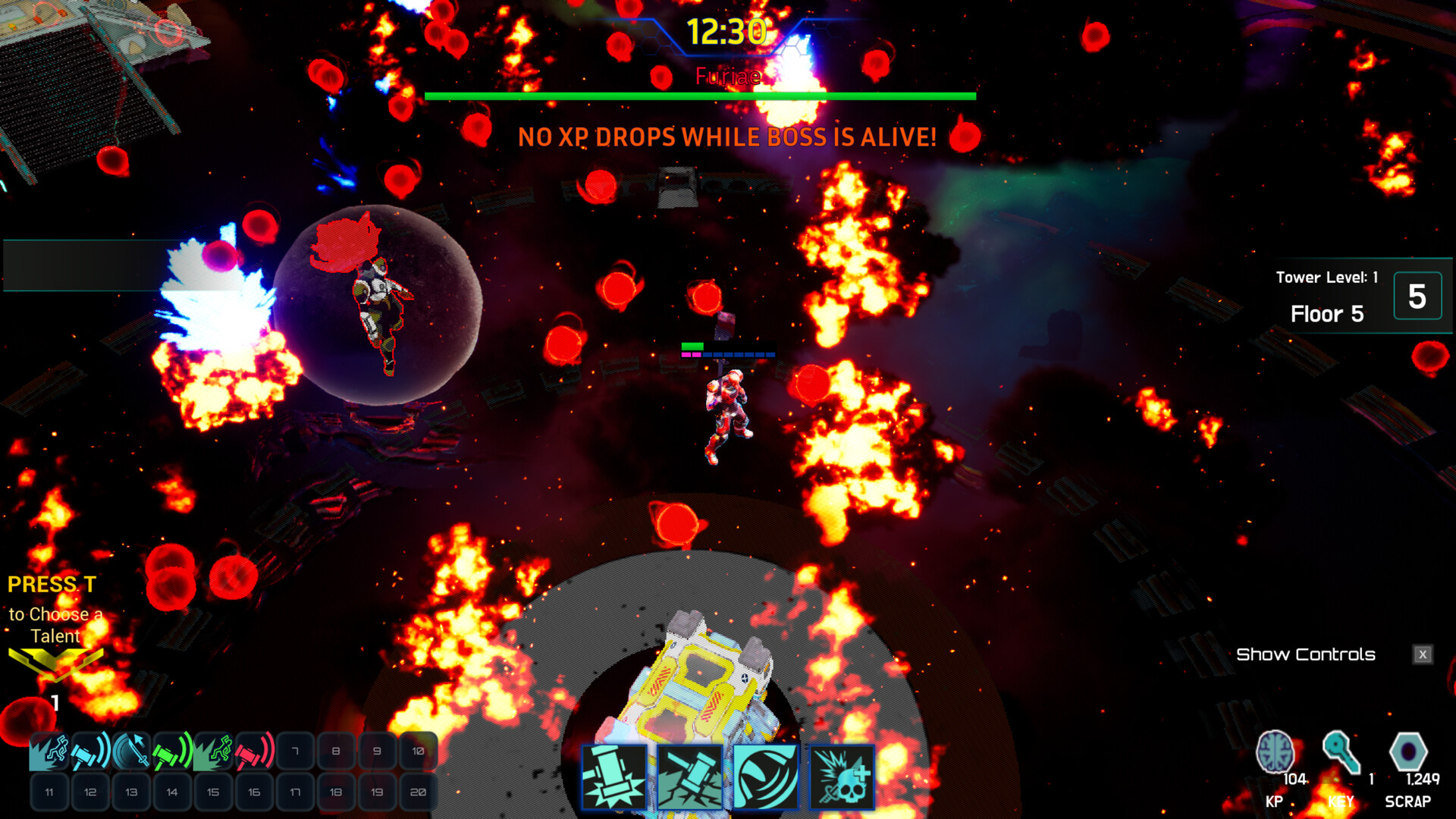
Task: Click the skull execute bonus ability icon
Action: (842, 778)
